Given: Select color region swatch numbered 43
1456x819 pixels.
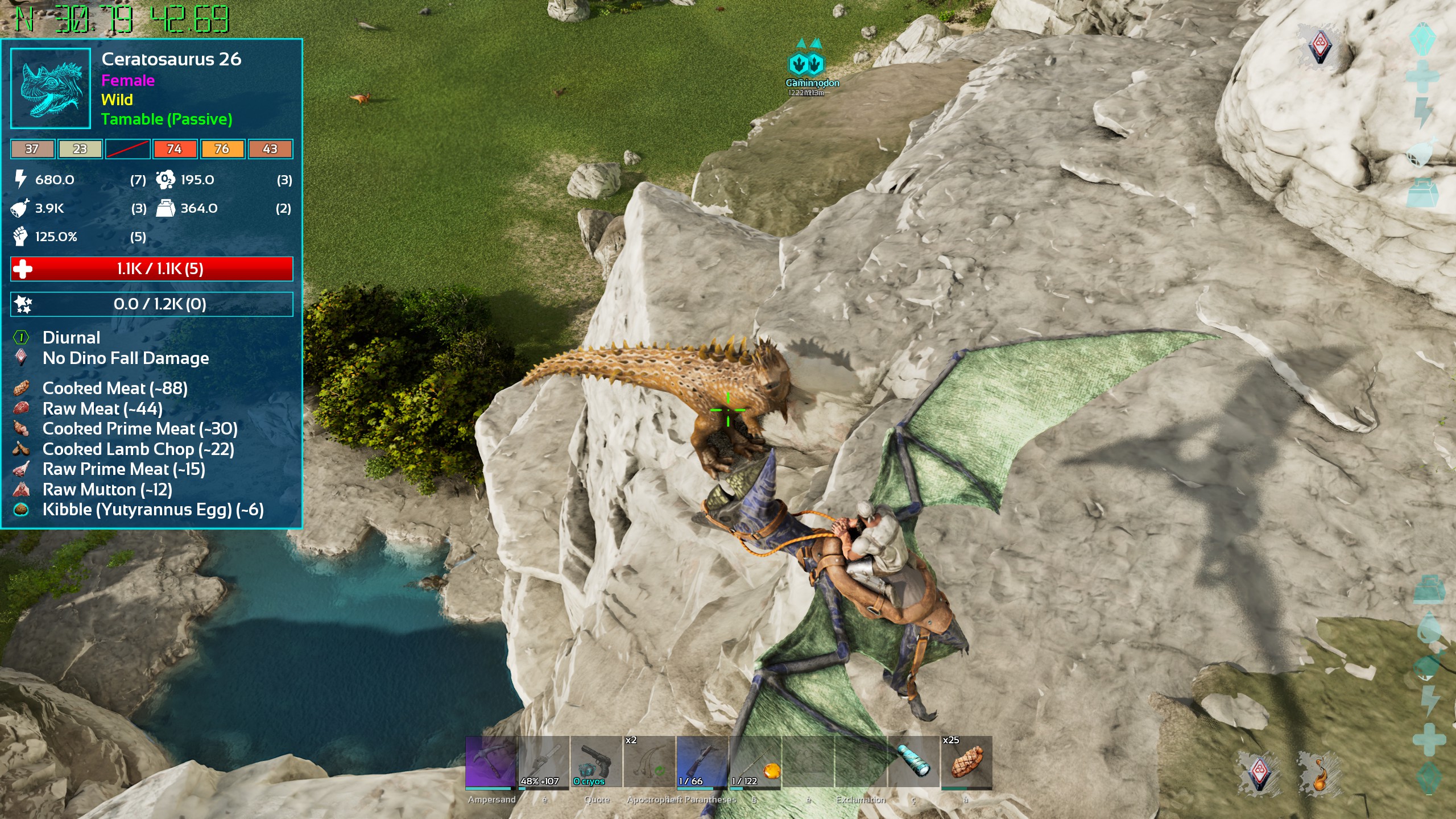Looking at the screenshot, I should pos(270,149).
